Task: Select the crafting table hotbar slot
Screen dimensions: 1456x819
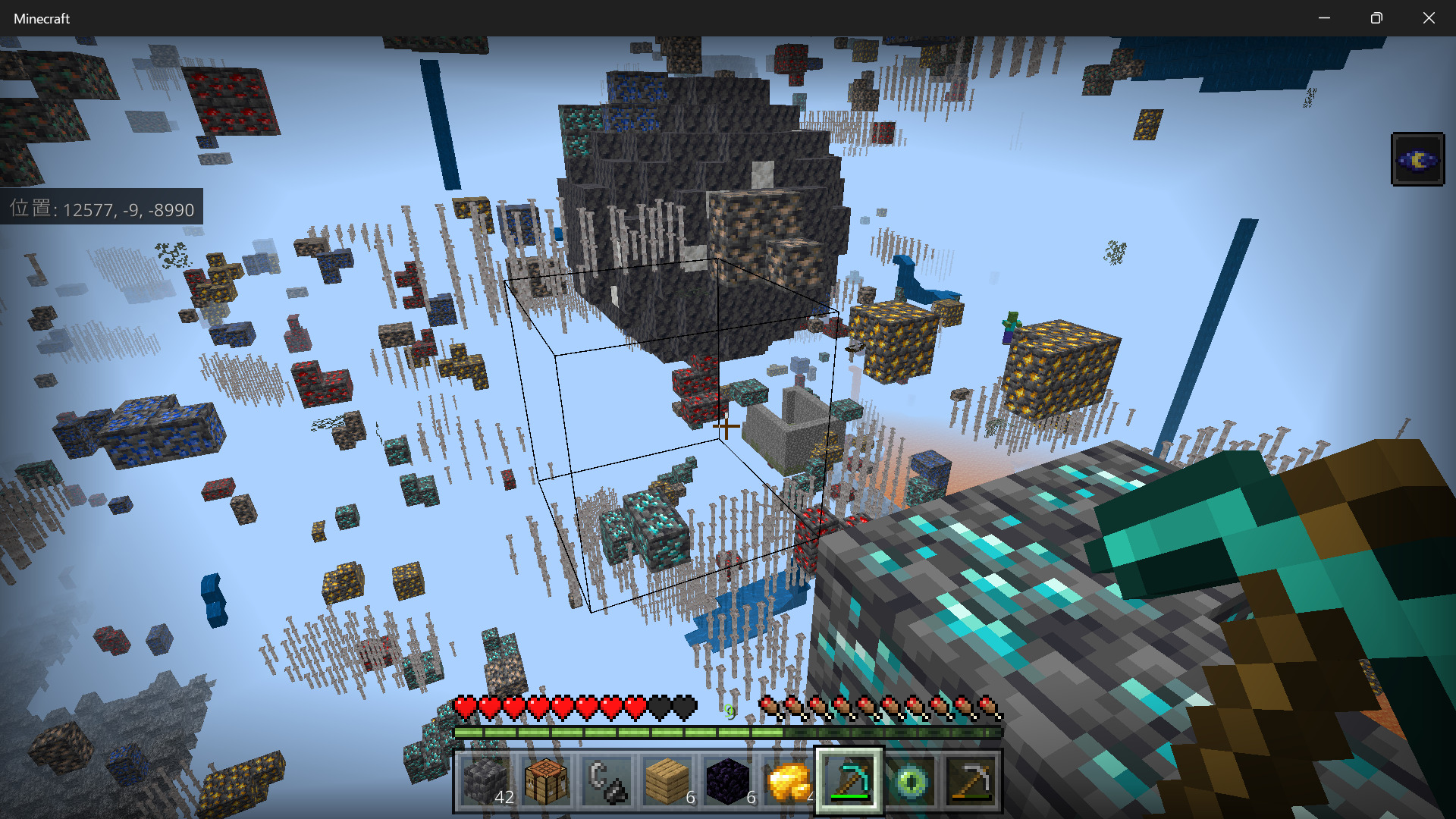Action: click(546, 781)
